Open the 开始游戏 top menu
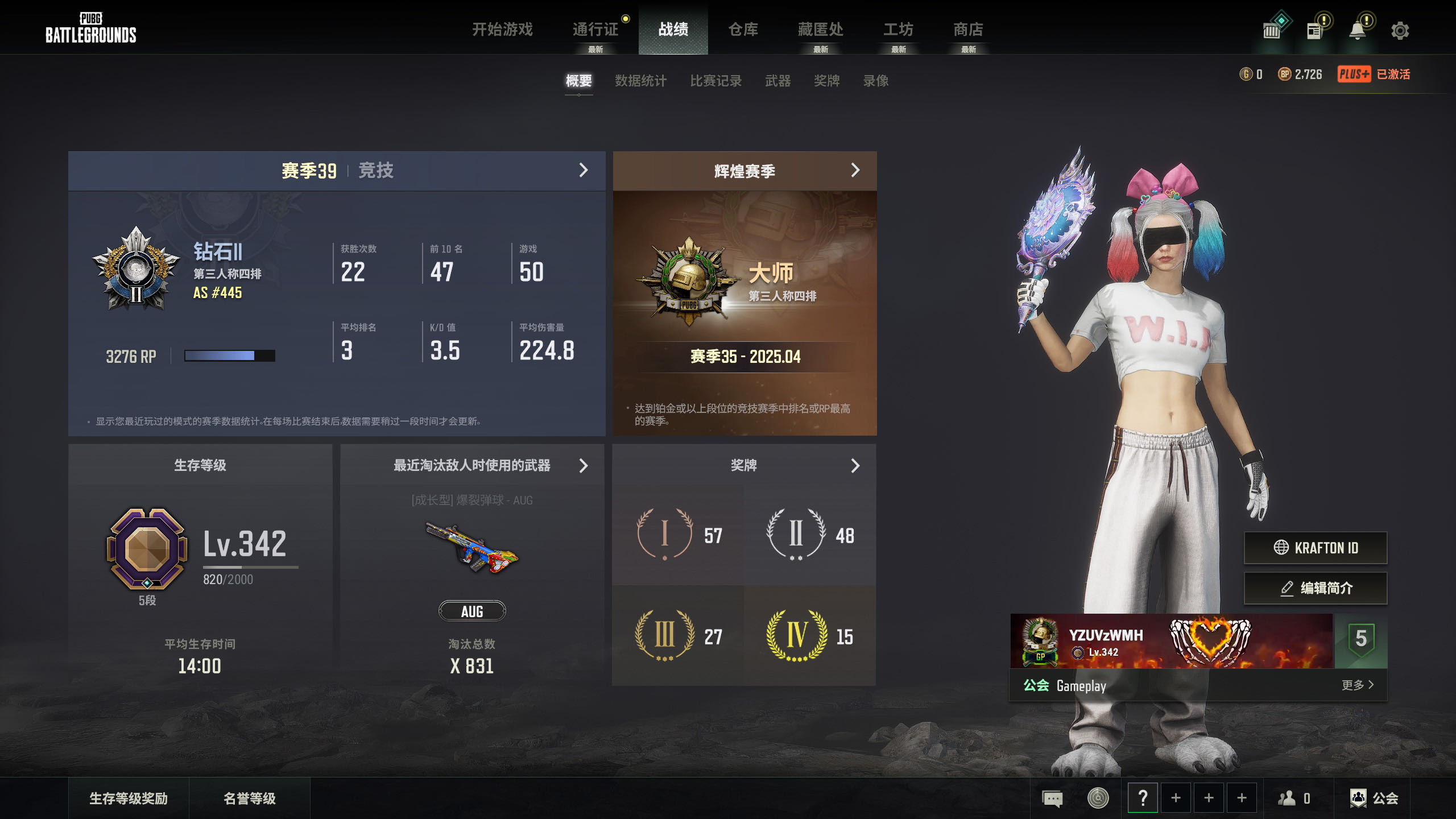 pyautogui.click(x=502, y=30)
